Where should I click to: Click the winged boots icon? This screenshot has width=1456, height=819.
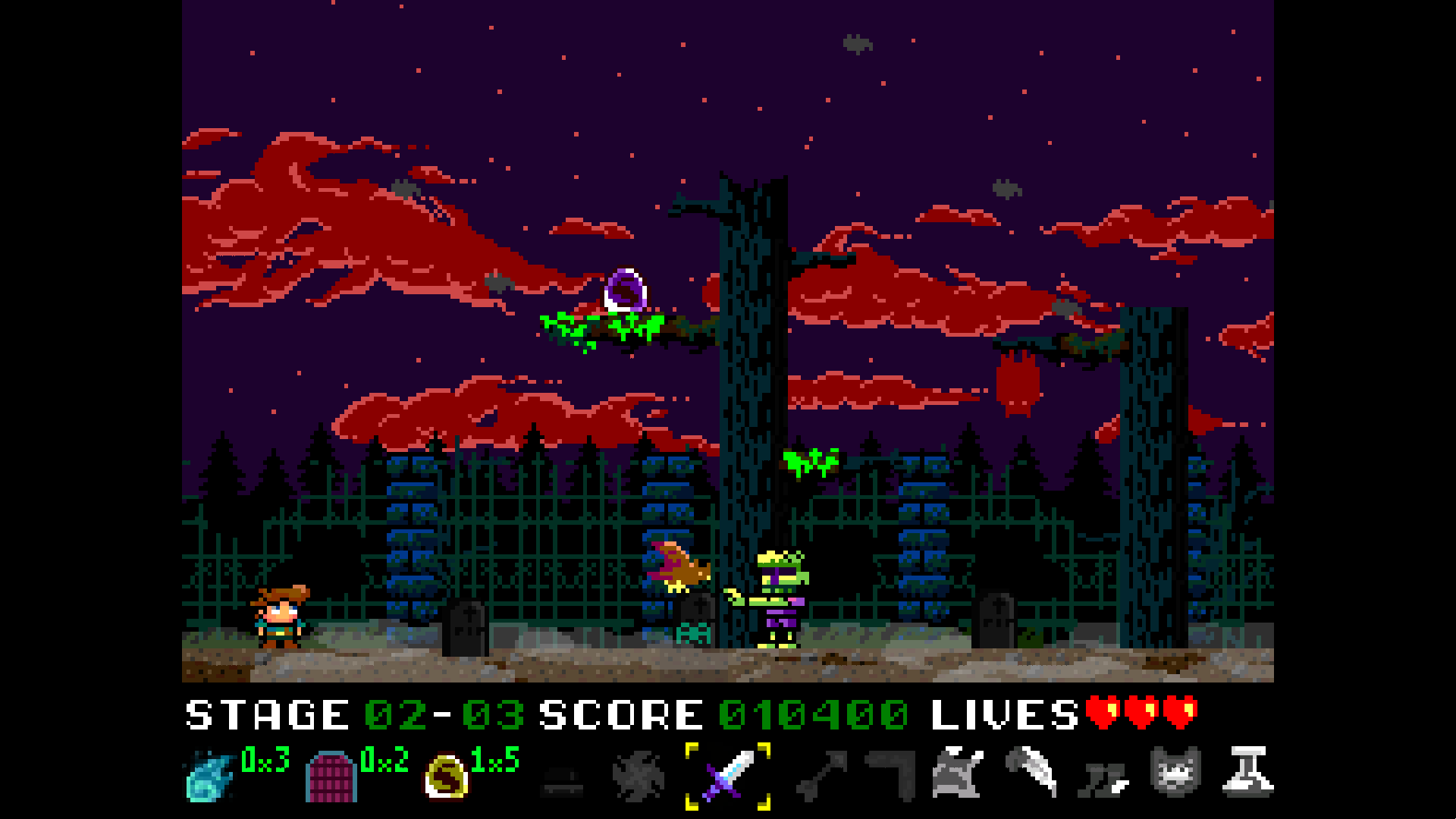pyautogui.click(x=1104, y=778)
